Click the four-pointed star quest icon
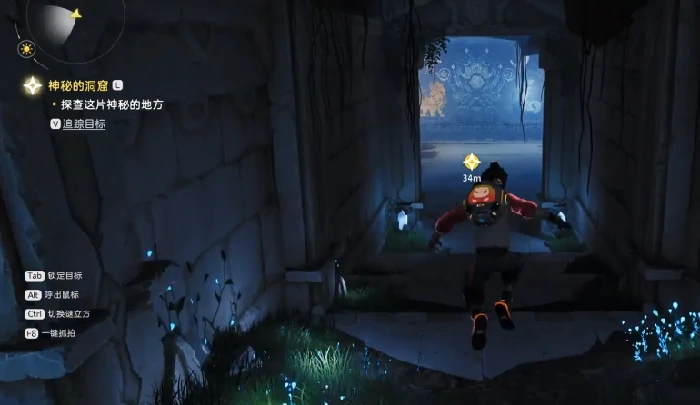Image resolution: width=700 pixels, height=405 pixels. [33, 87]
